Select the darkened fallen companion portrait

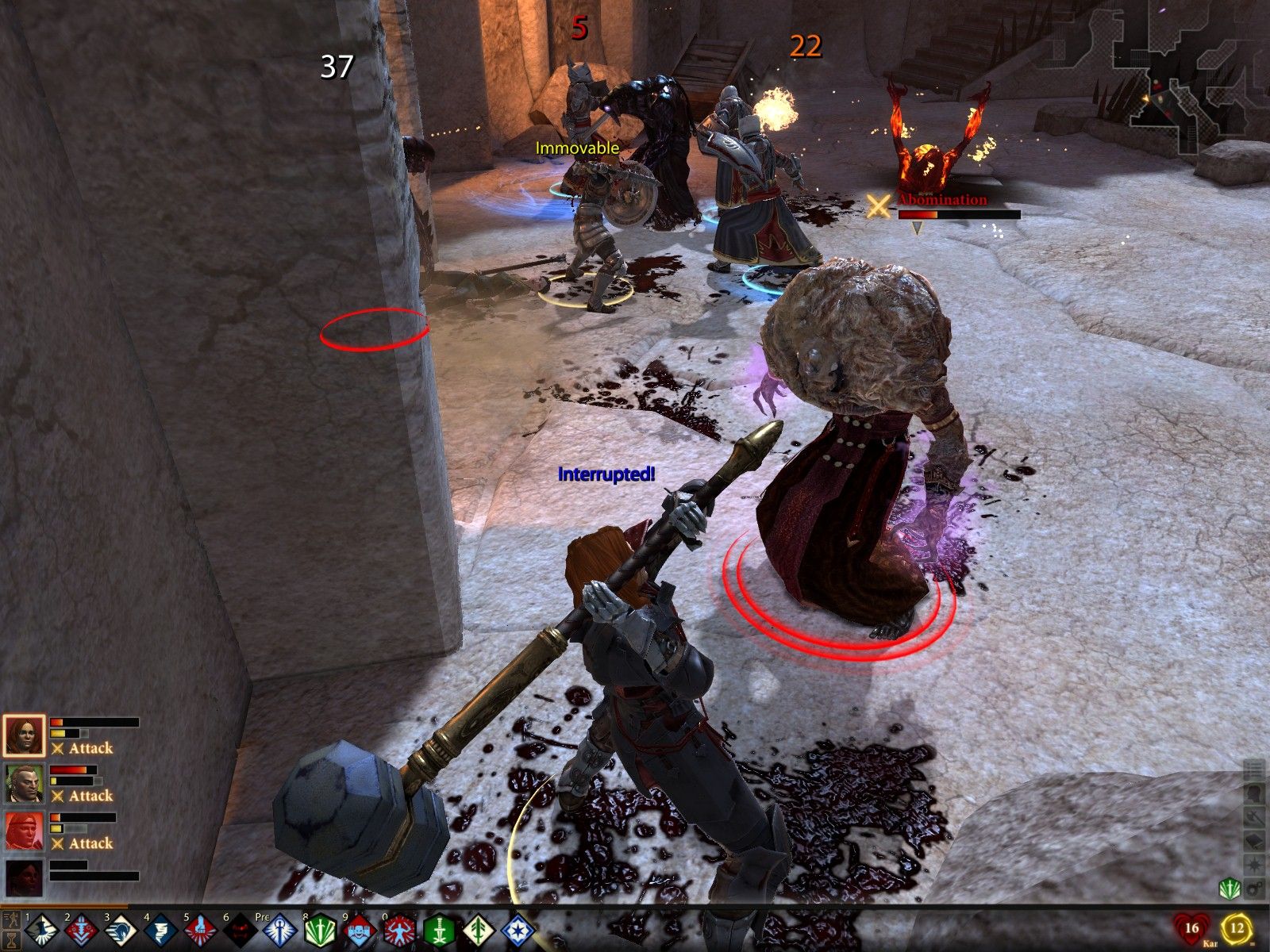(x=25, y=879)
